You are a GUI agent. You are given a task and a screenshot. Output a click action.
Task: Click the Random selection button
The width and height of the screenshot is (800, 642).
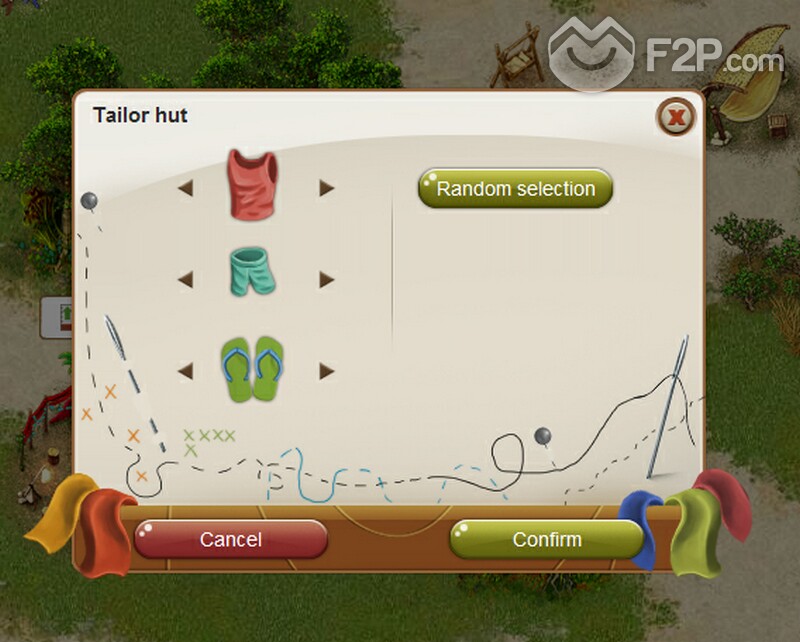coord(515,188)
